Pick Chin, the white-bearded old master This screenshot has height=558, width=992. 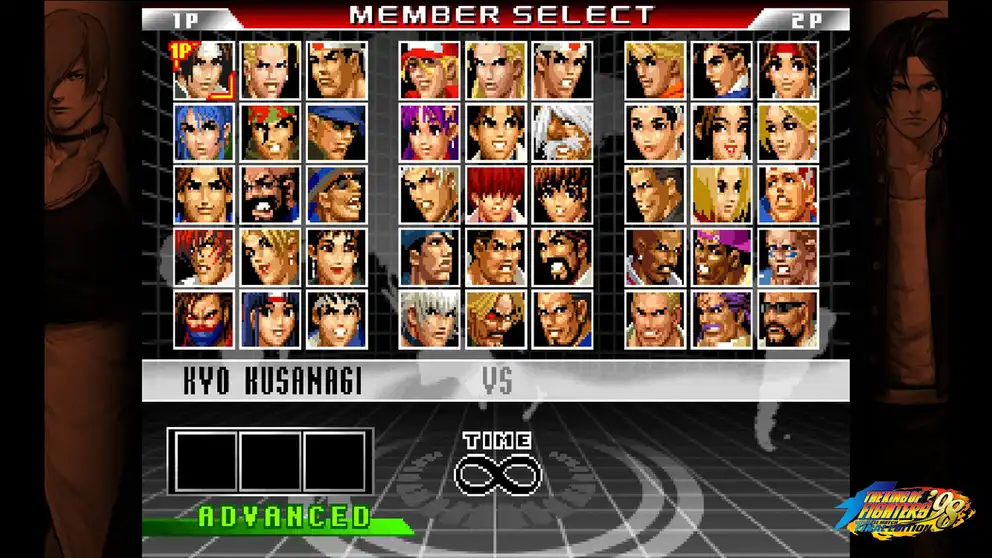(x=562, y=133)
